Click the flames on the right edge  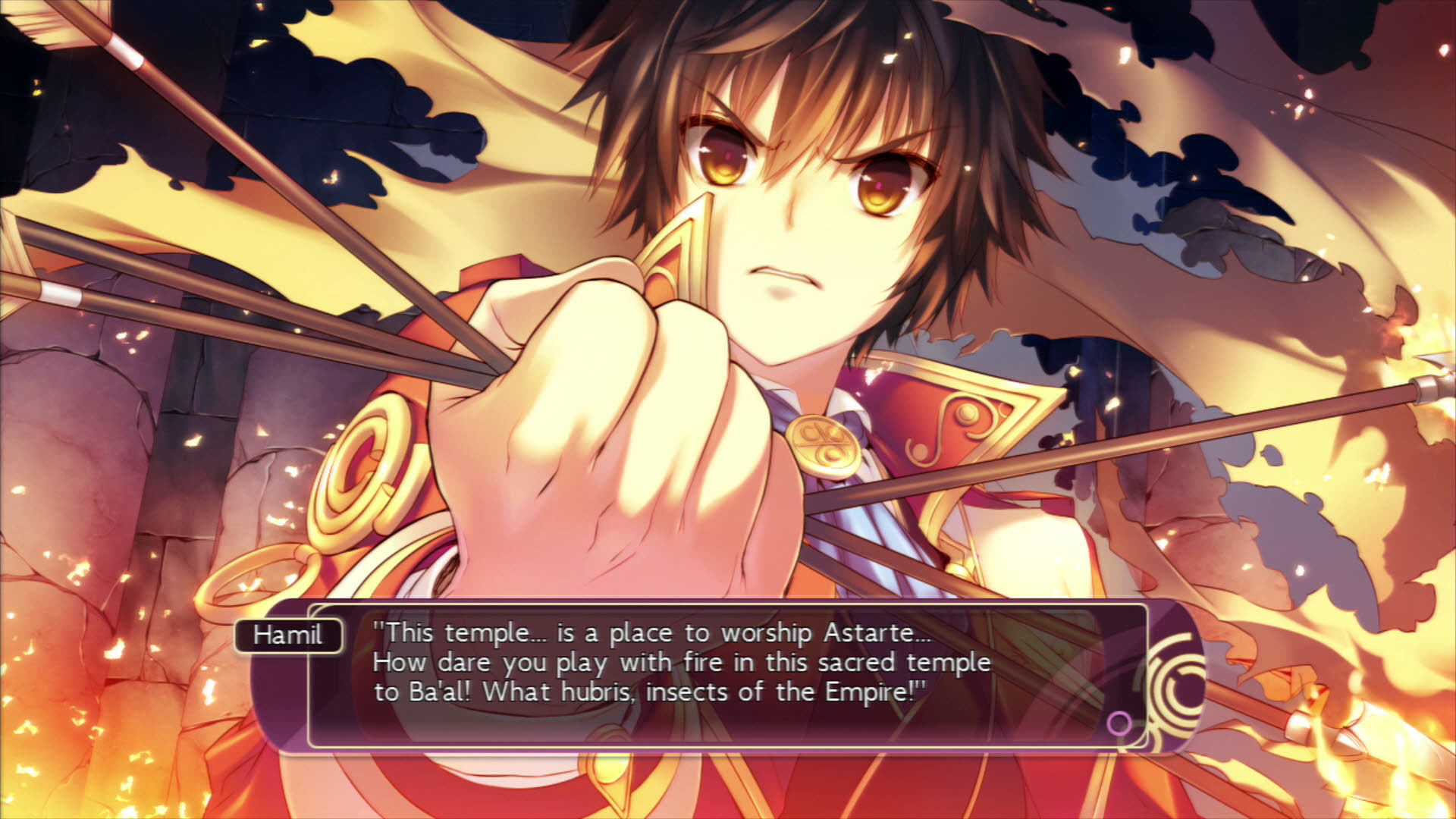(x=1426, y=379)
